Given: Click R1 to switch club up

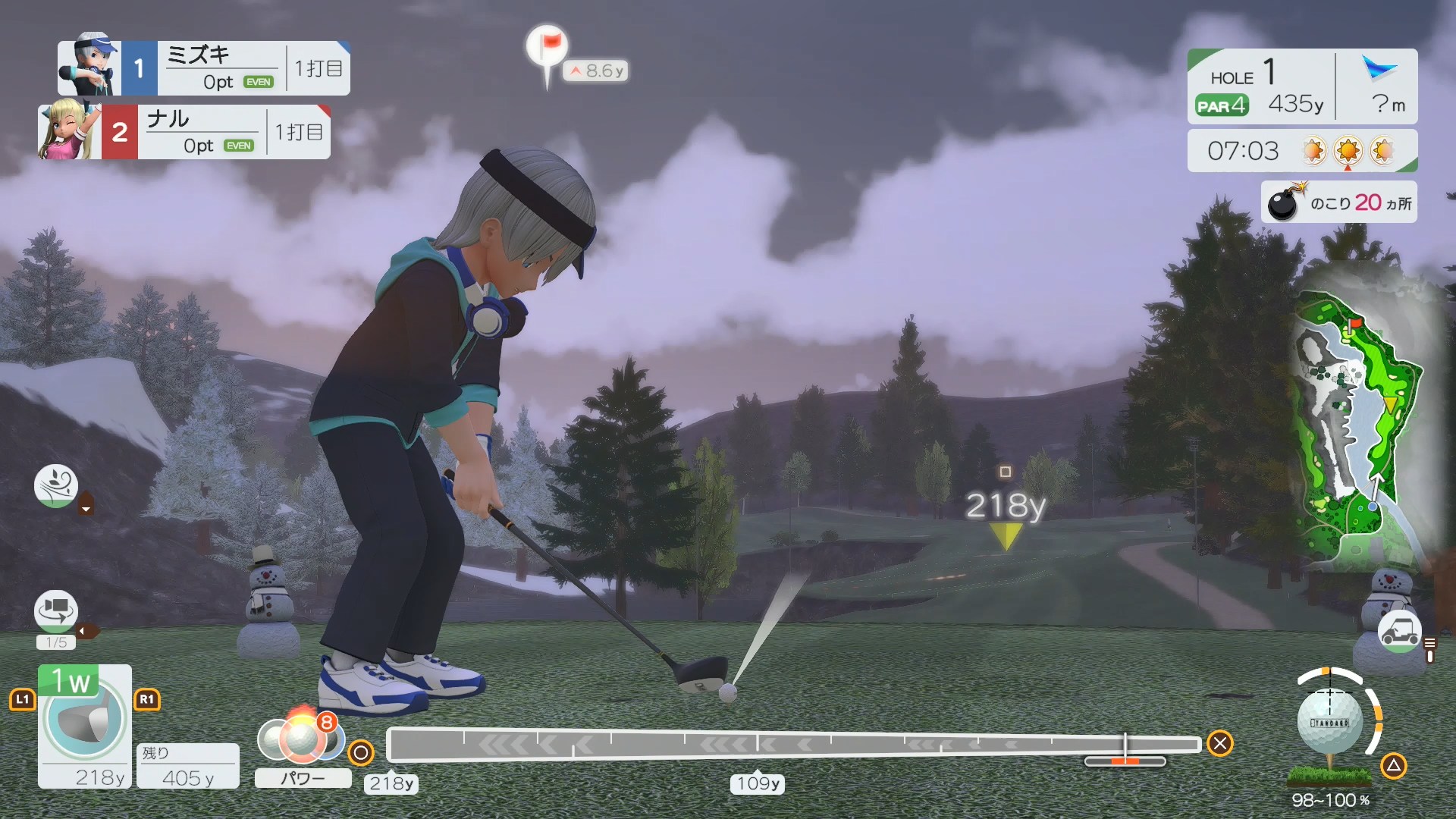Looking at the screenshot, I should pos(149,700).
